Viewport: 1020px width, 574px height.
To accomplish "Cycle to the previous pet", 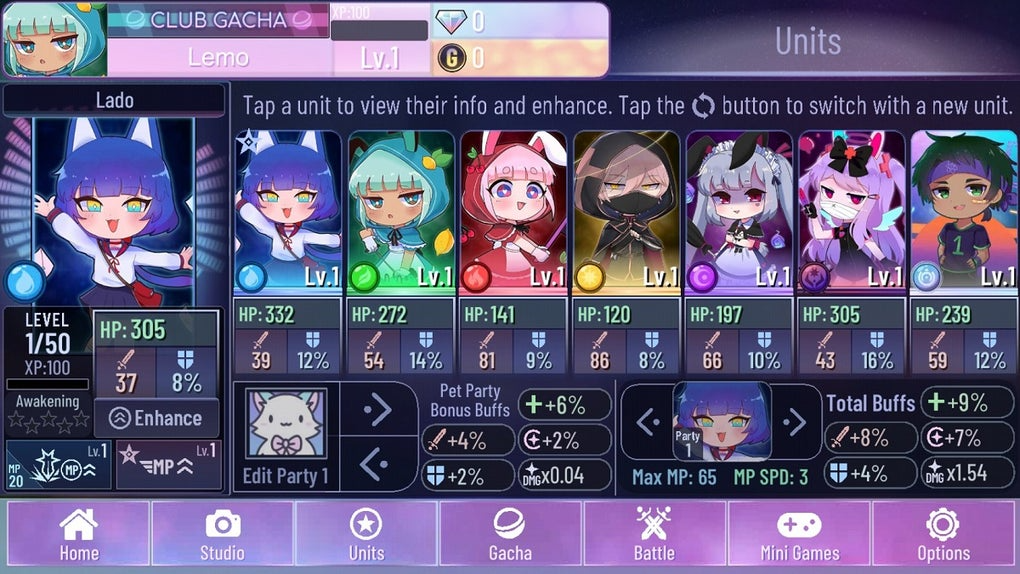I will (378, 463).
